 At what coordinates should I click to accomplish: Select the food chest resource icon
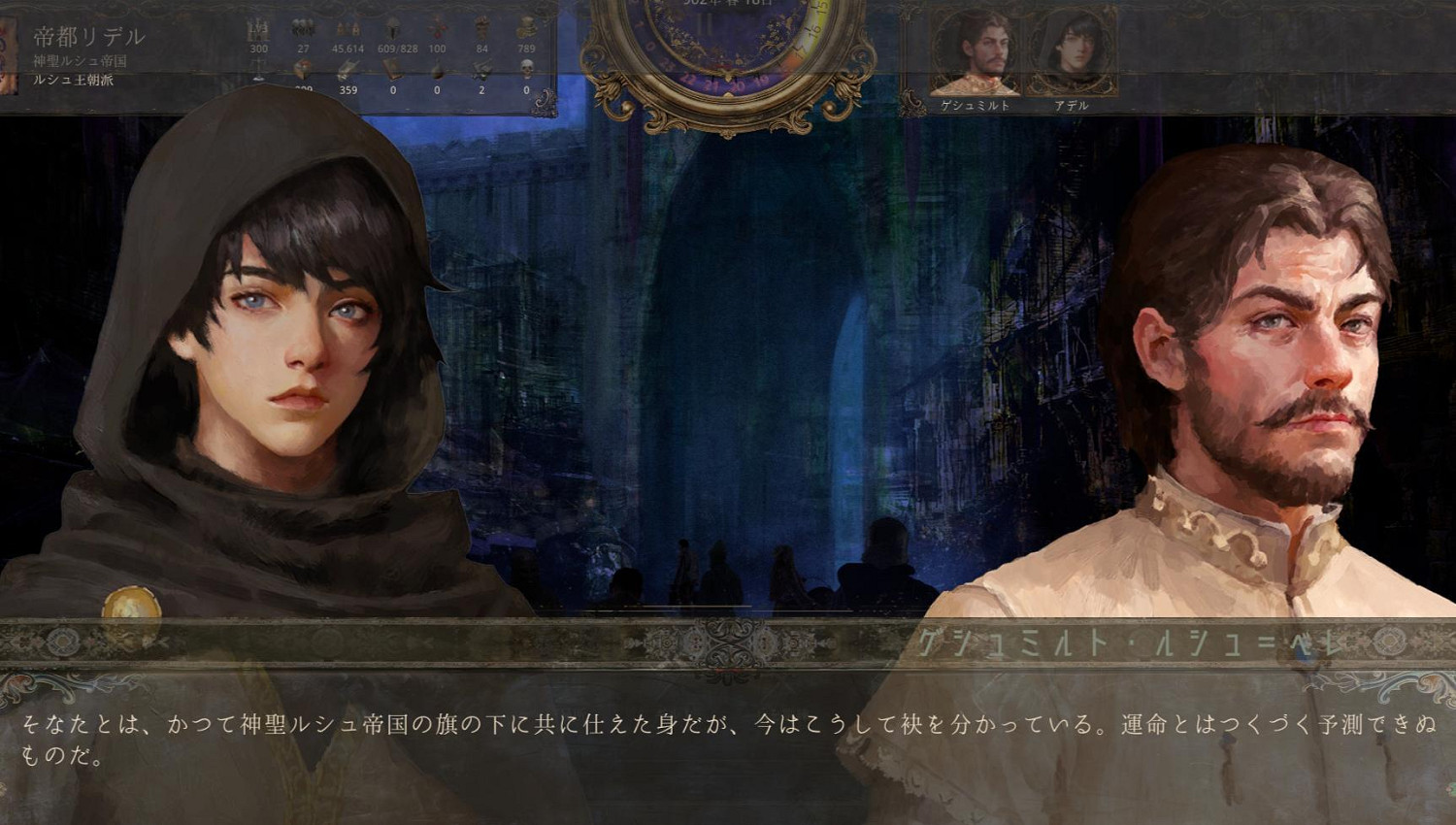coord(303,68)
